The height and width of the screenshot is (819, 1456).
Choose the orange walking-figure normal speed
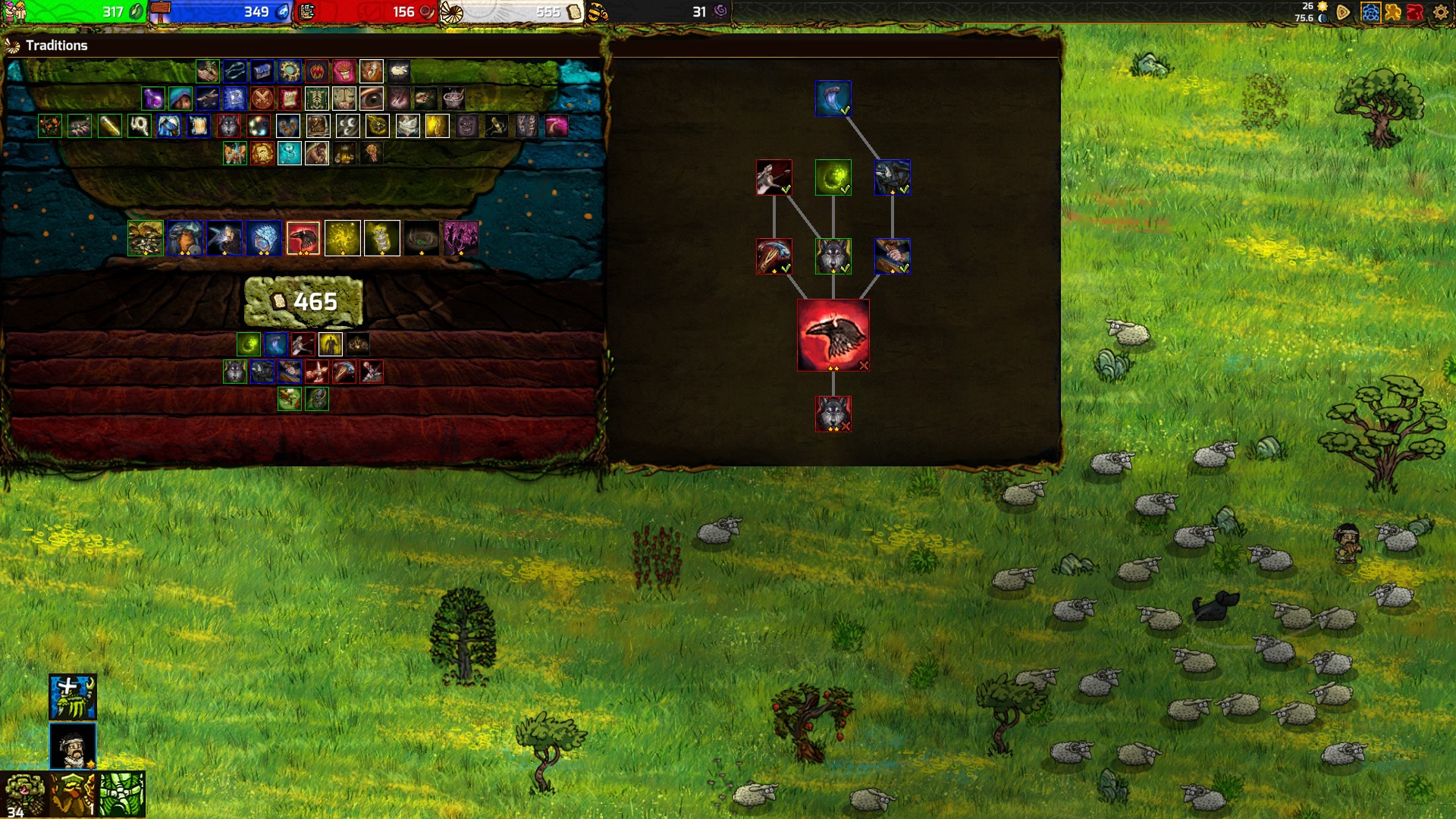point(1392,12)
